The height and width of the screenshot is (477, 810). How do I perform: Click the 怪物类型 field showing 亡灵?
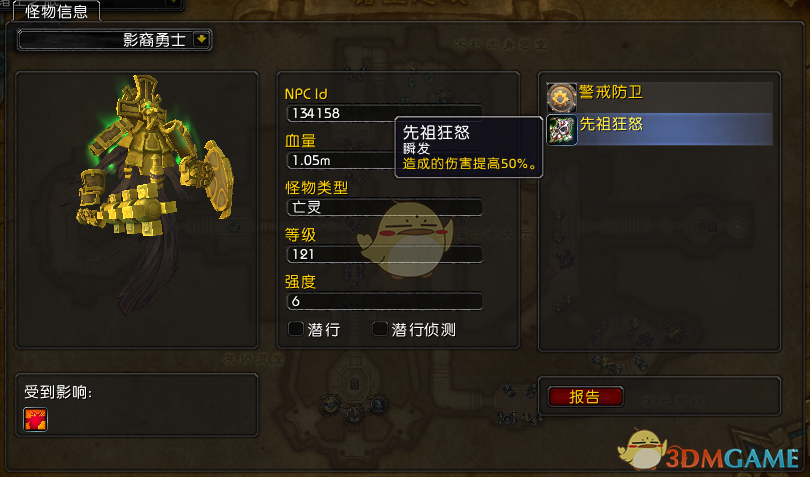point(384,207)
